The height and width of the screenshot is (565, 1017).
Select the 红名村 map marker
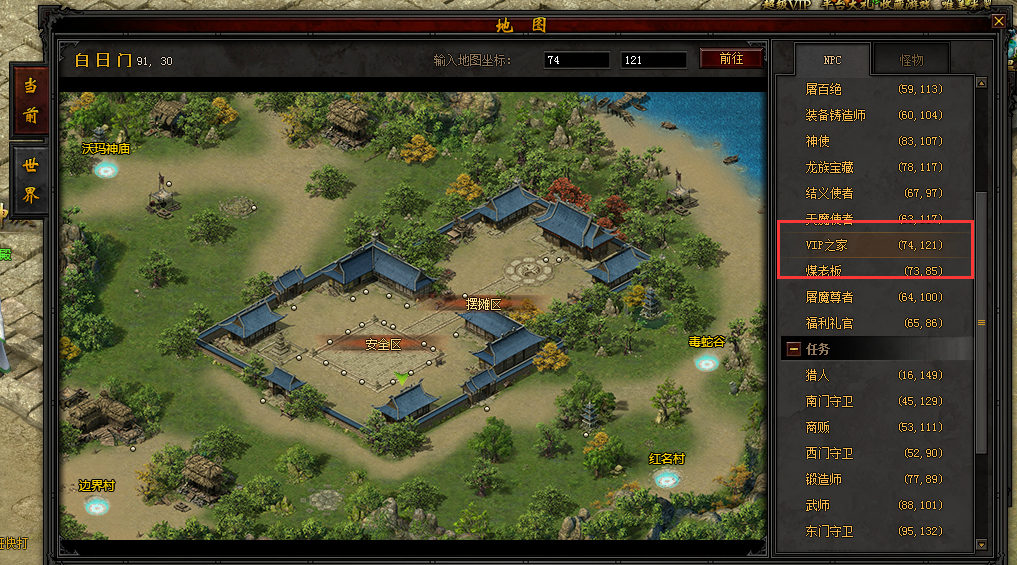click(667, 478)
